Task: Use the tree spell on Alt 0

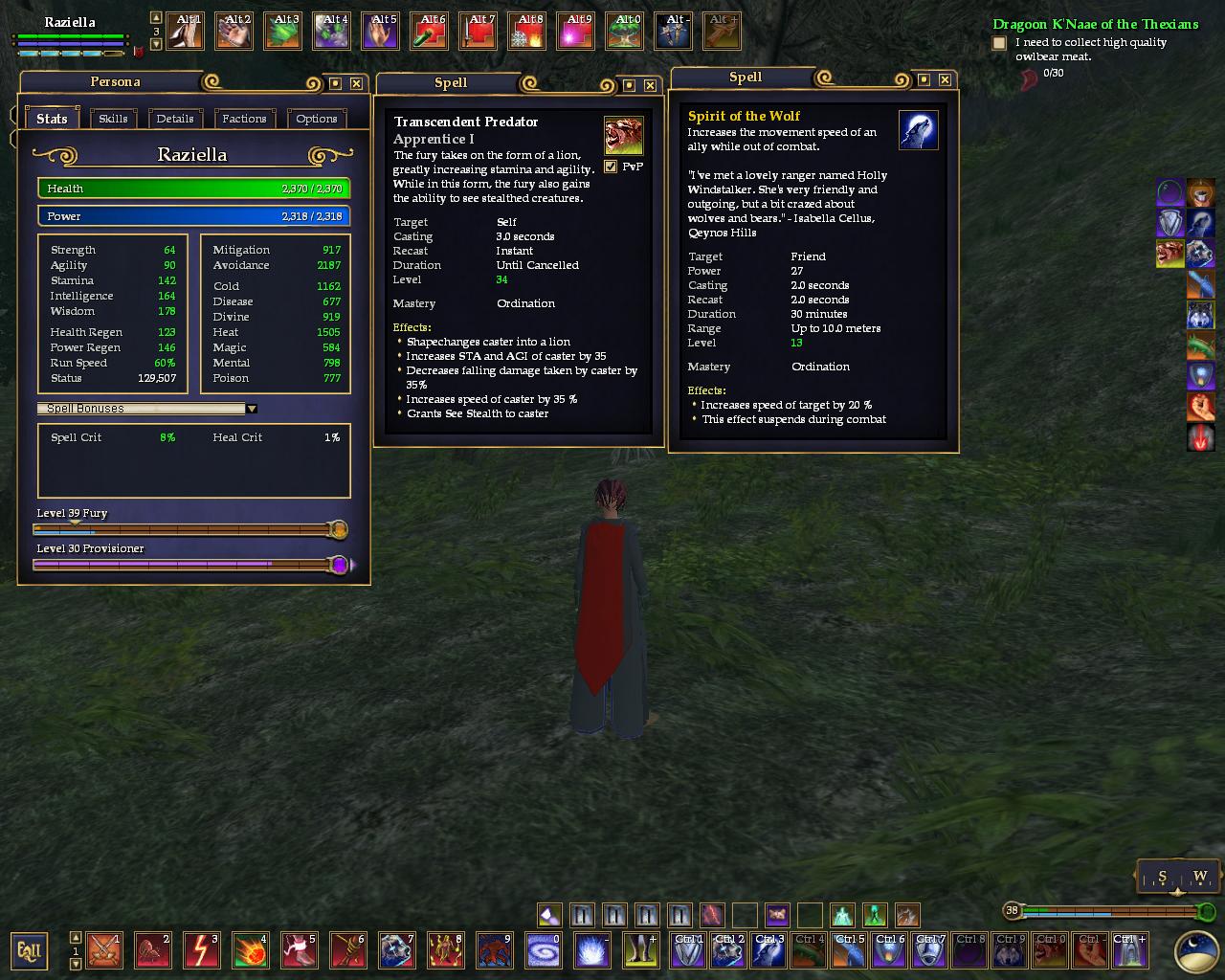Action: click(625, 32)
